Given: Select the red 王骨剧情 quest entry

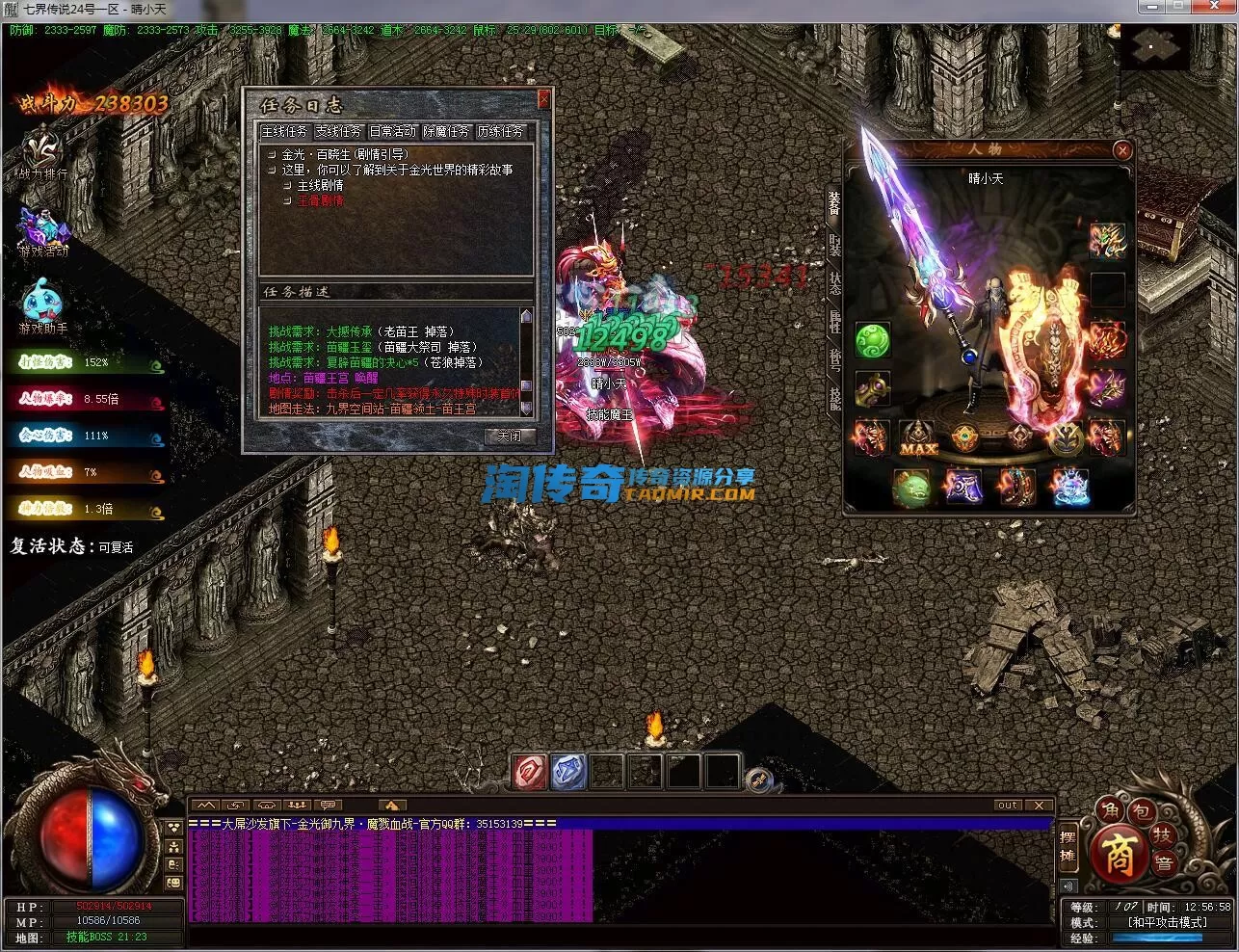Looking at the screenshot, I should click(320, 200).
